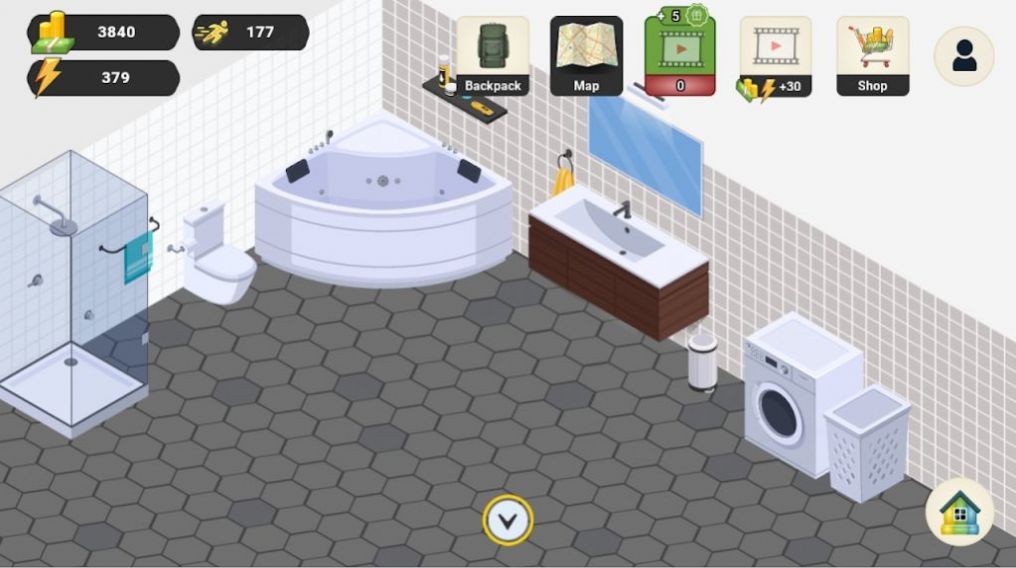
Task: Open the Map
Action: tap(586, 56)
